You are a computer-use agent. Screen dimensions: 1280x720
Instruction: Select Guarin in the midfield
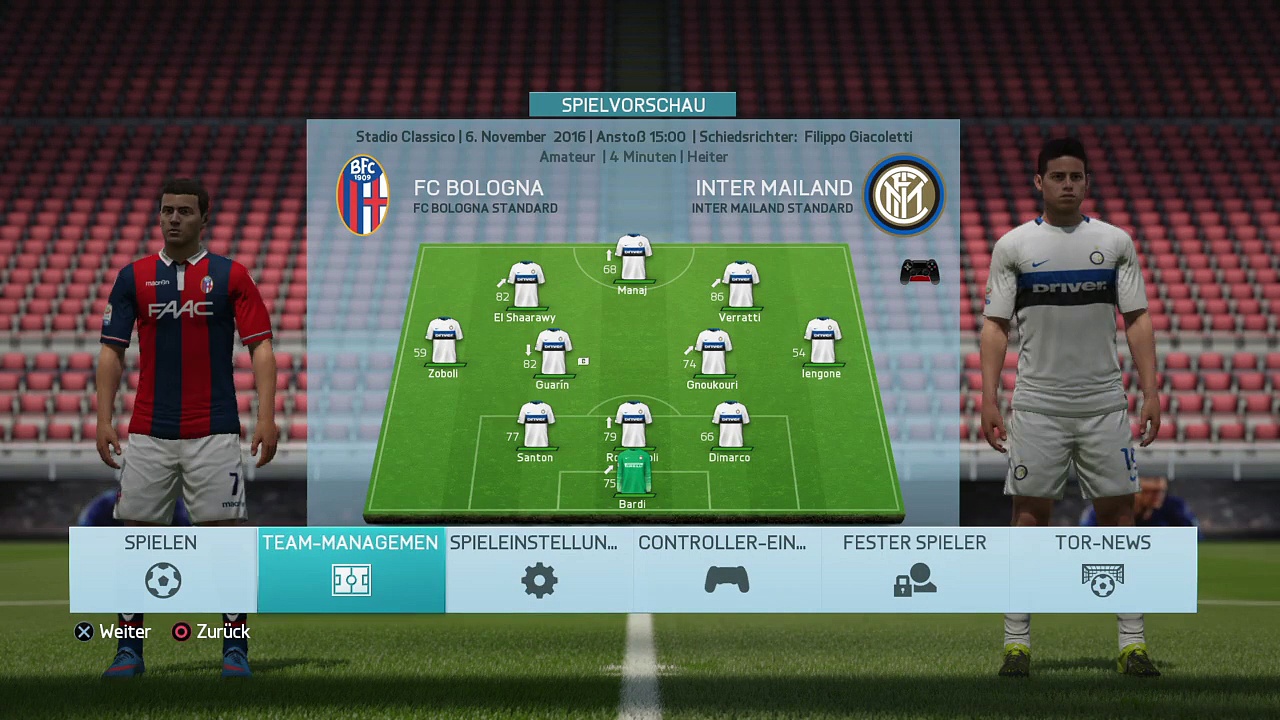[x=553, y=353]
